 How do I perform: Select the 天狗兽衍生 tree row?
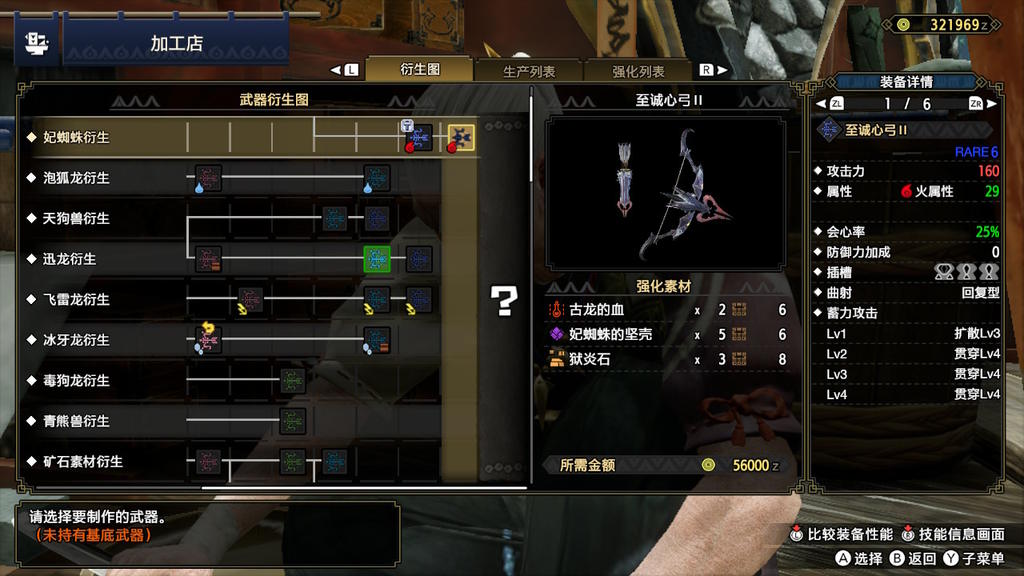point(76,218)
